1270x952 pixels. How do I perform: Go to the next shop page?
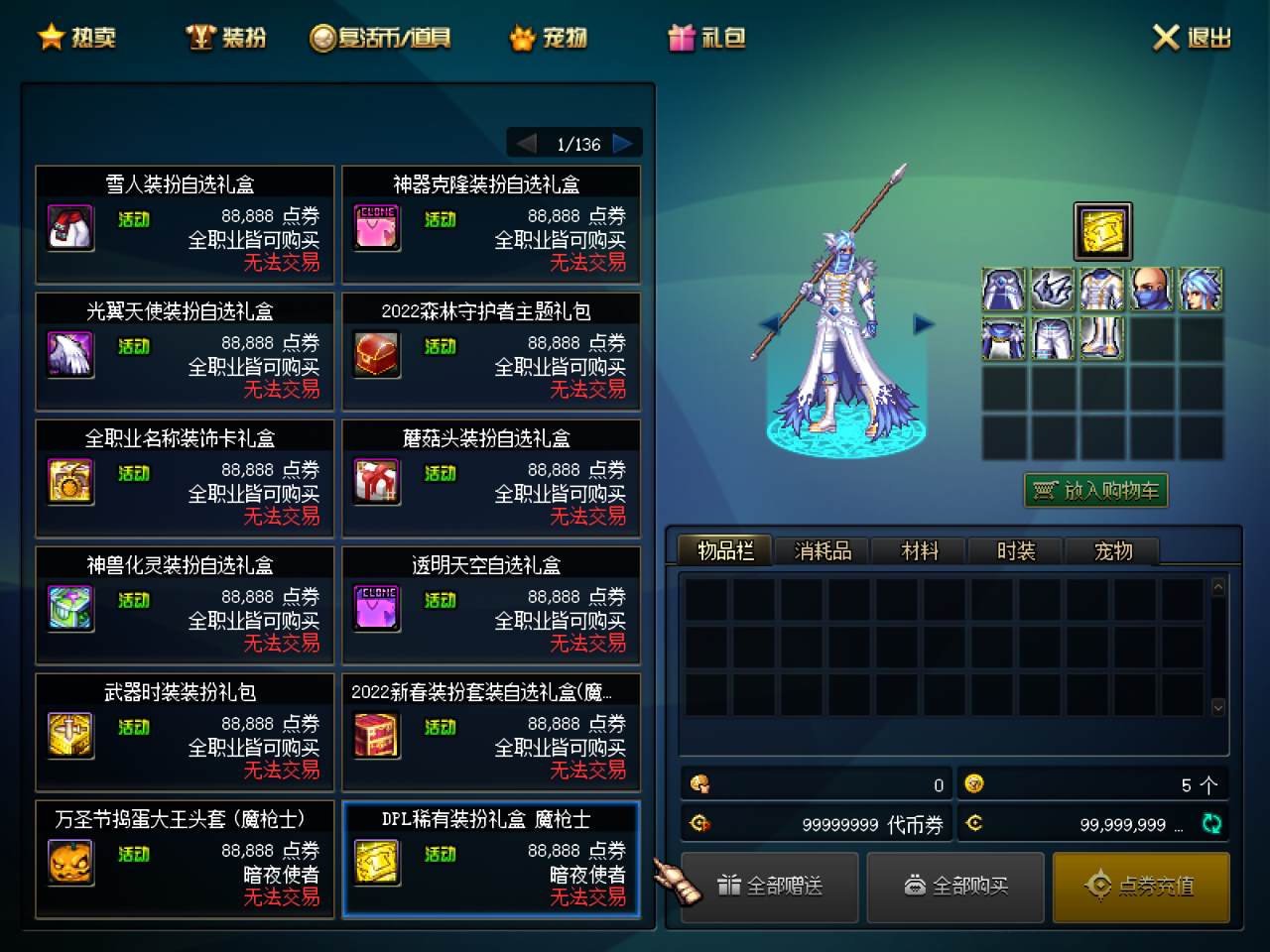pos(623,144)
